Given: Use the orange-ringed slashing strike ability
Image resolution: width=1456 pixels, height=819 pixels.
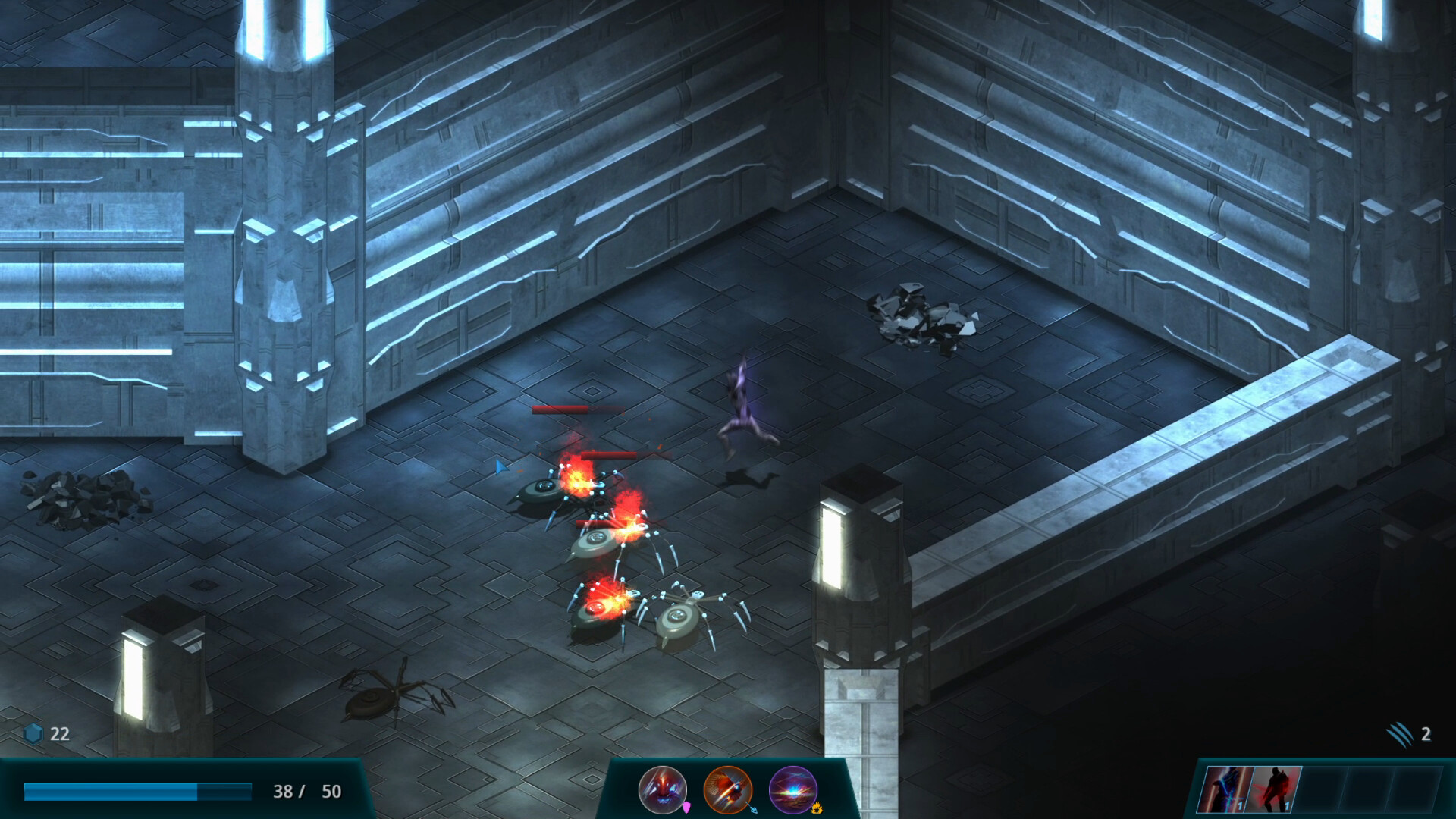Looking at the screenshot, I should coord(727,789).
